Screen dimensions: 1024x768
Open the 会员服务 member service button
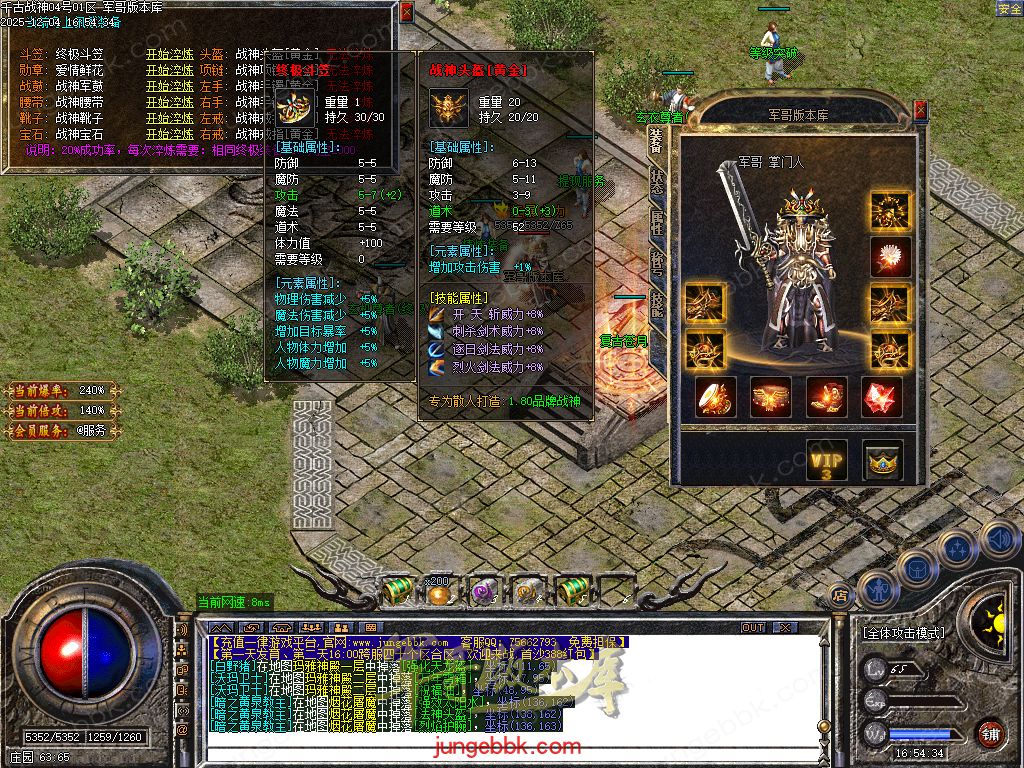[x=60, y=431]
